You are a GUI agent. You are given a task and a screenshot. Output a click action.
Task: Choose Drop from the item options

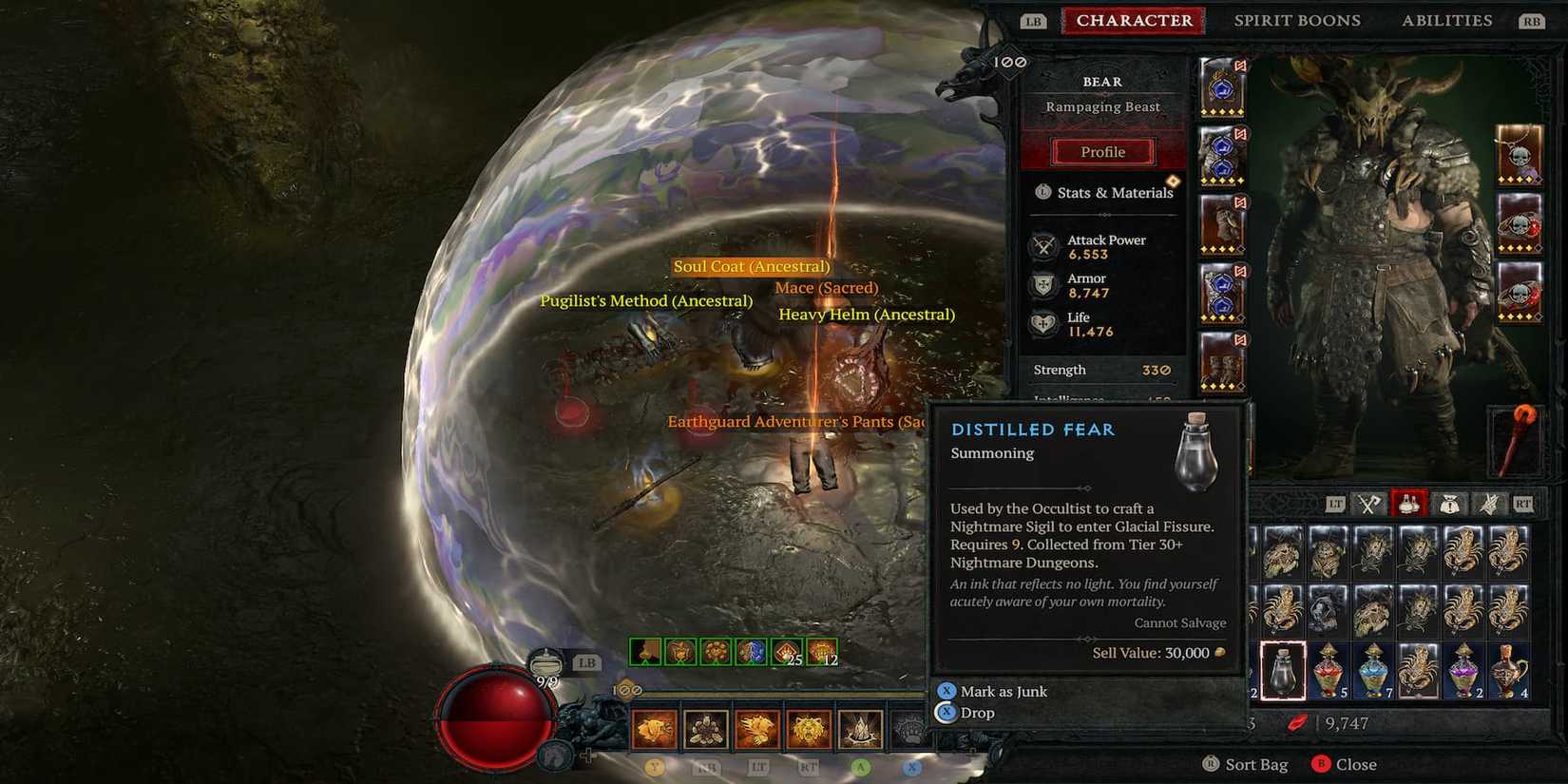pos(976,712)
